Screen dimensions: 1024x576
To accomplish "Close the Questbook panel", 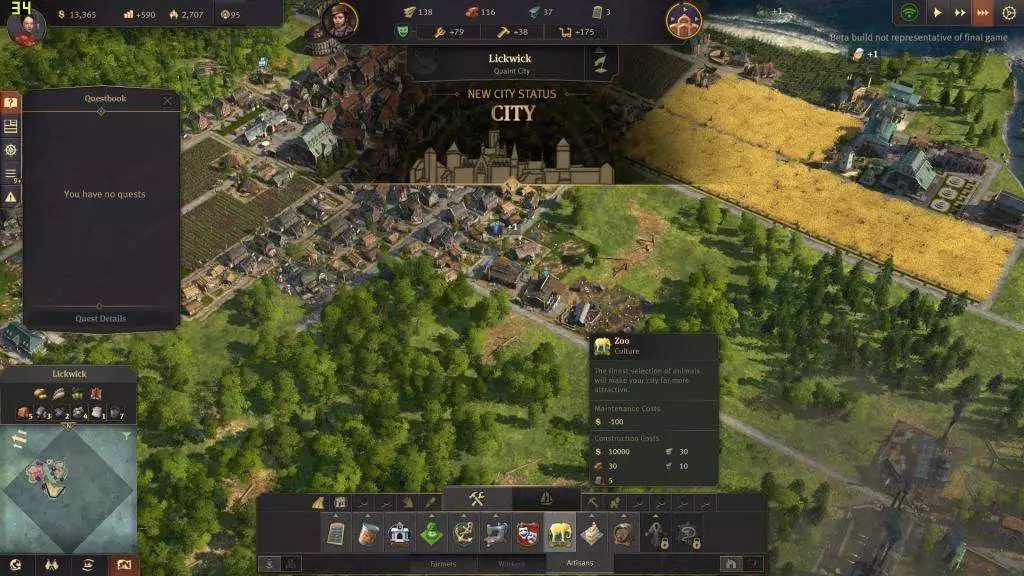I will (167, 100).
